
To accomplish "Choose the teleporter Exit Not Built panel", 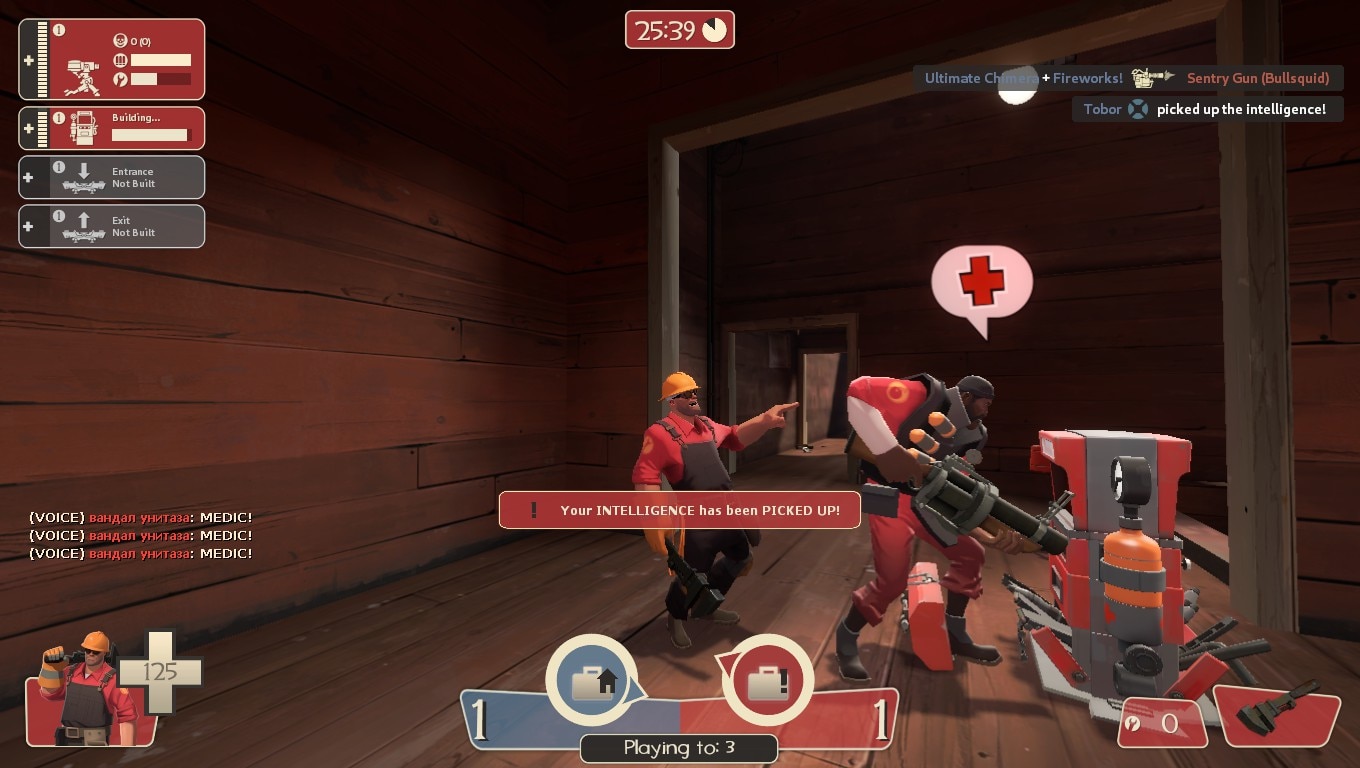I will tap(112, 226).
